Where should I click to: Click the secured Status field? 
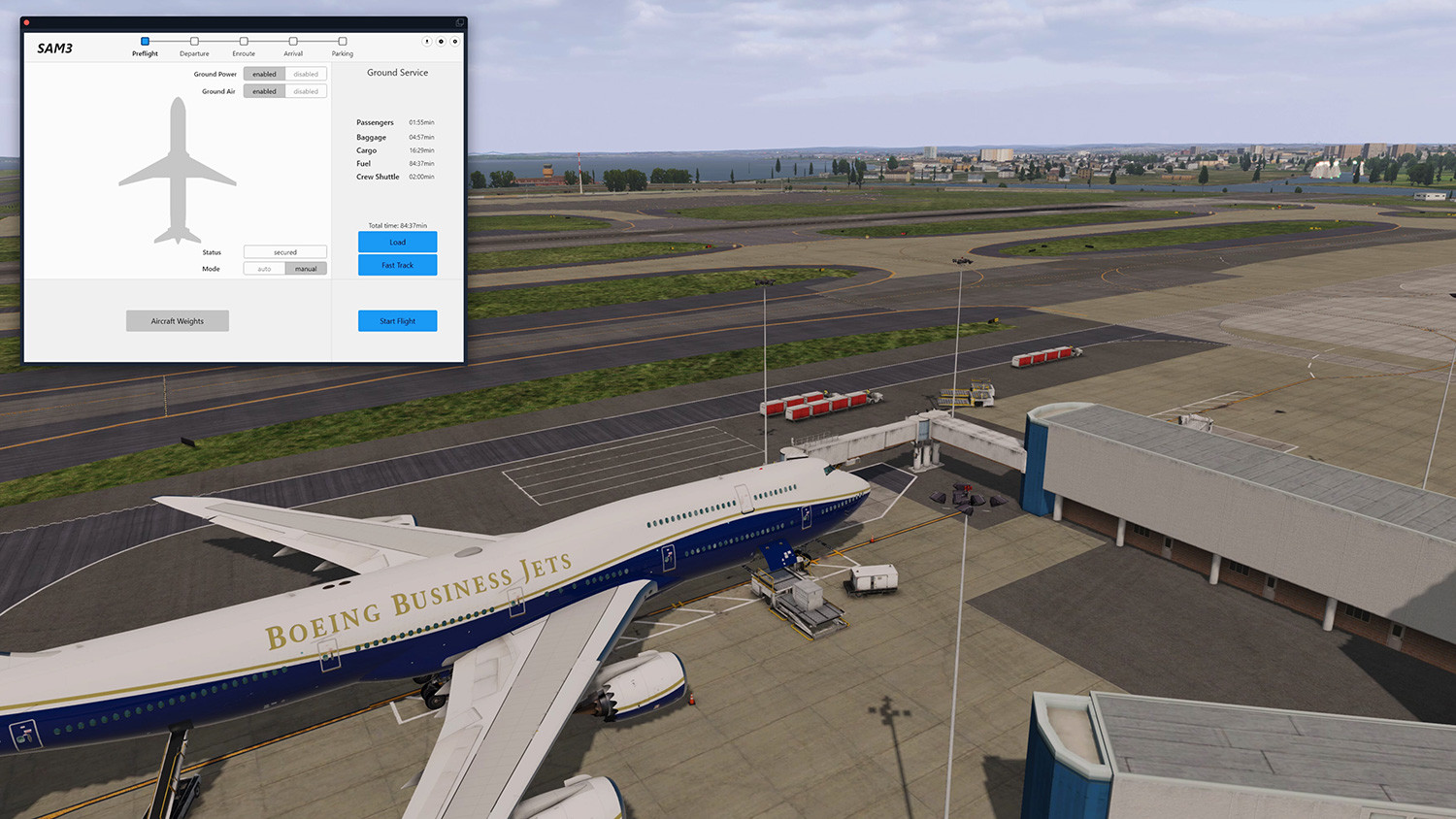pos(284,251)
